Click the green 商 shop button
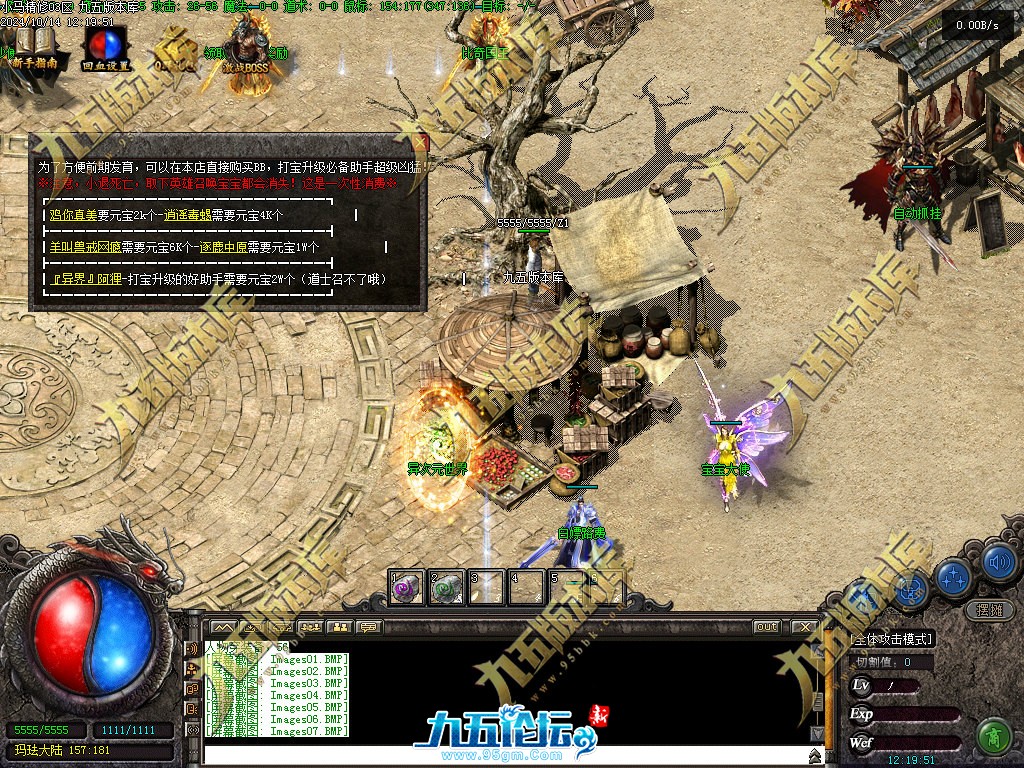 point(993,736)
